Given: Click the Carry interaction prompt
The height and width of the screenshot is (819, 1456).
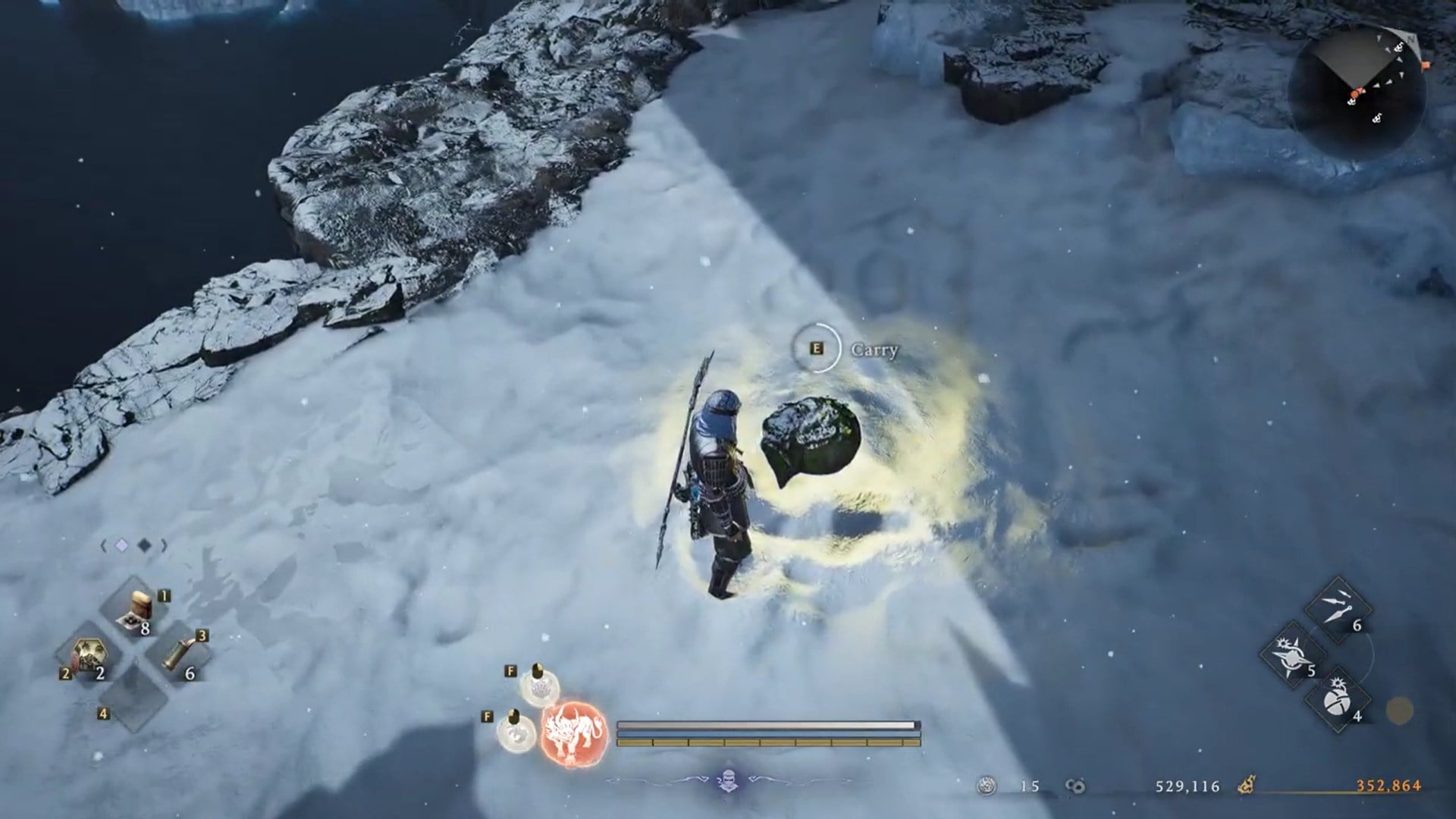Looking at the screenshot, I should tap(874, 351).
